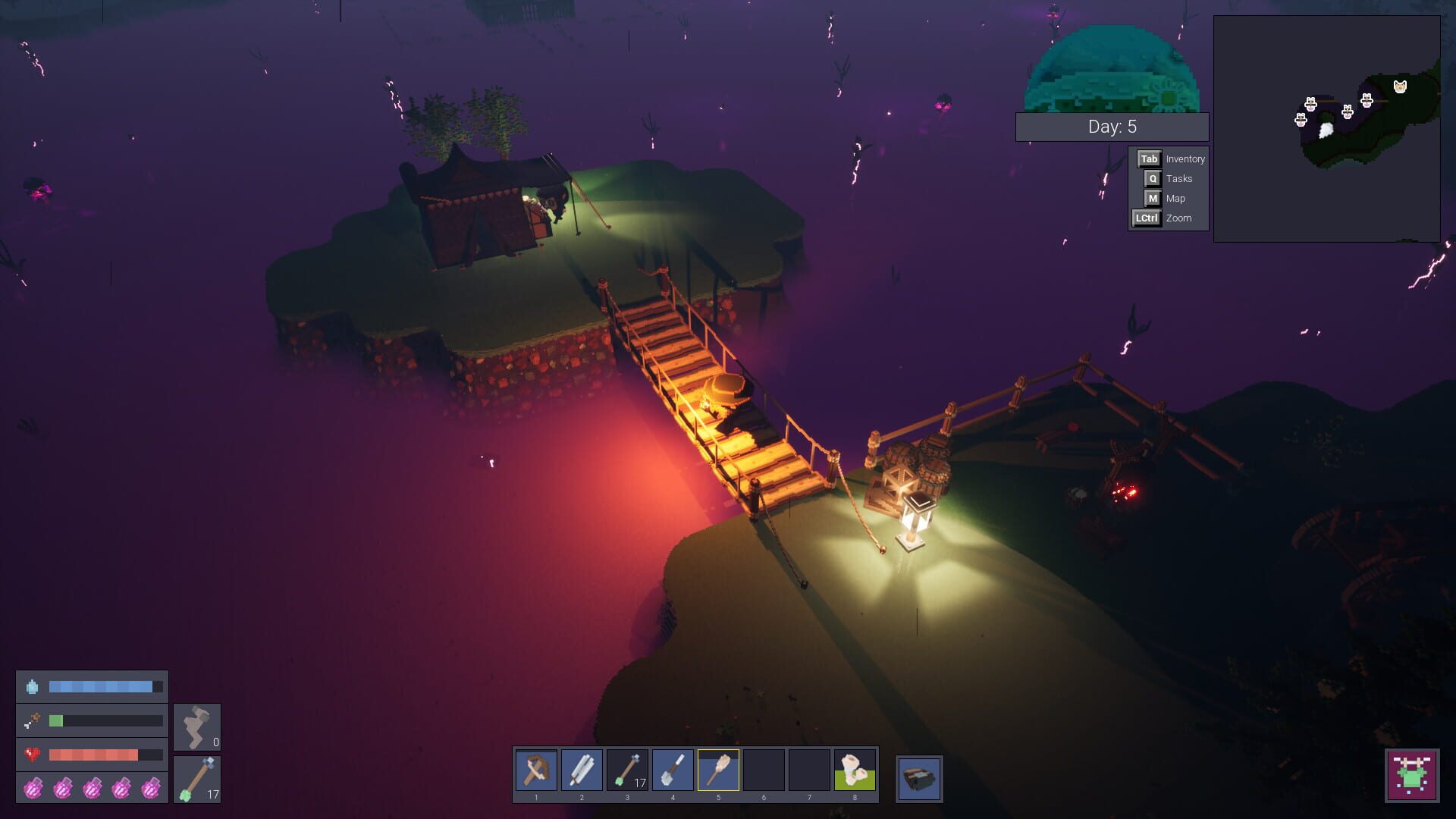Click the water droplet icon on the hydration bar
Image resolution: width=1456 pixels, height=819 pixels.
[x=30, y=686]
